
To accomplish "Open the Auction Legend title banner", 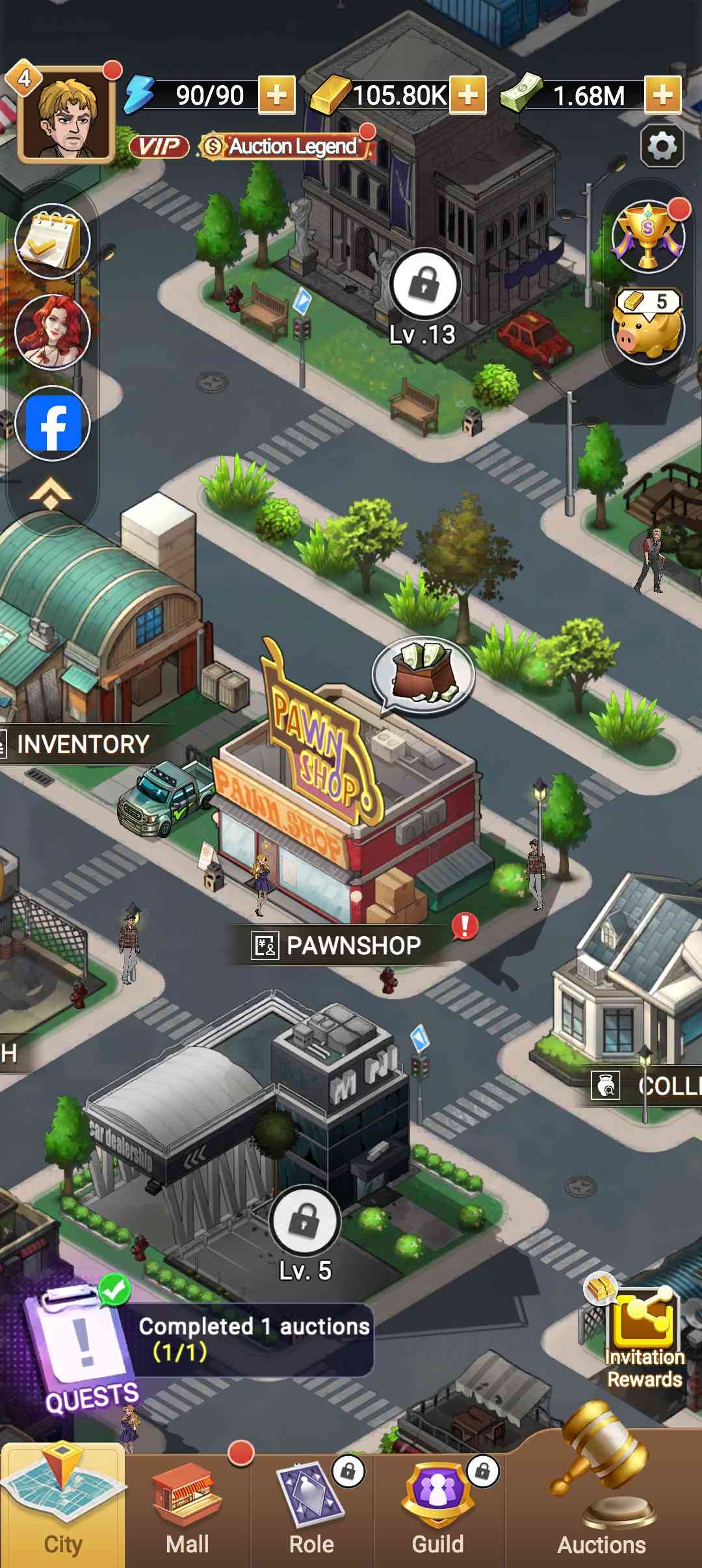I will pyautogui.click(x=287, y=147).
